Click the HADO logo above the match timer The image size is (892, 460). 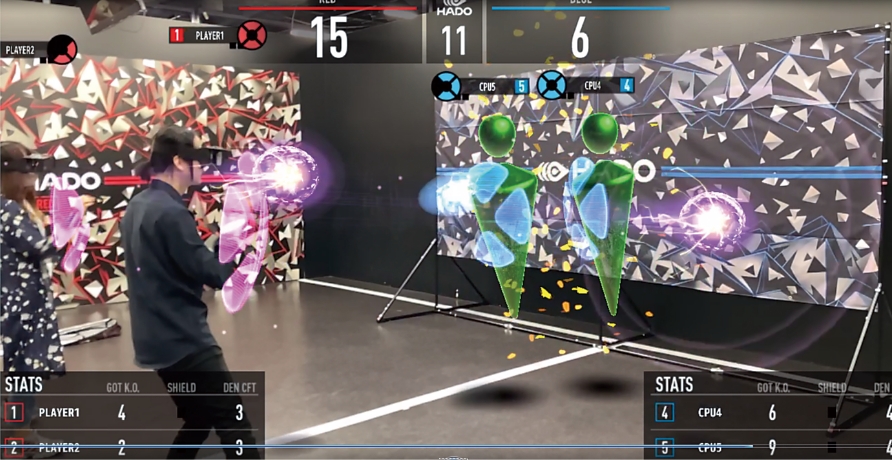[x=455, y=9]
